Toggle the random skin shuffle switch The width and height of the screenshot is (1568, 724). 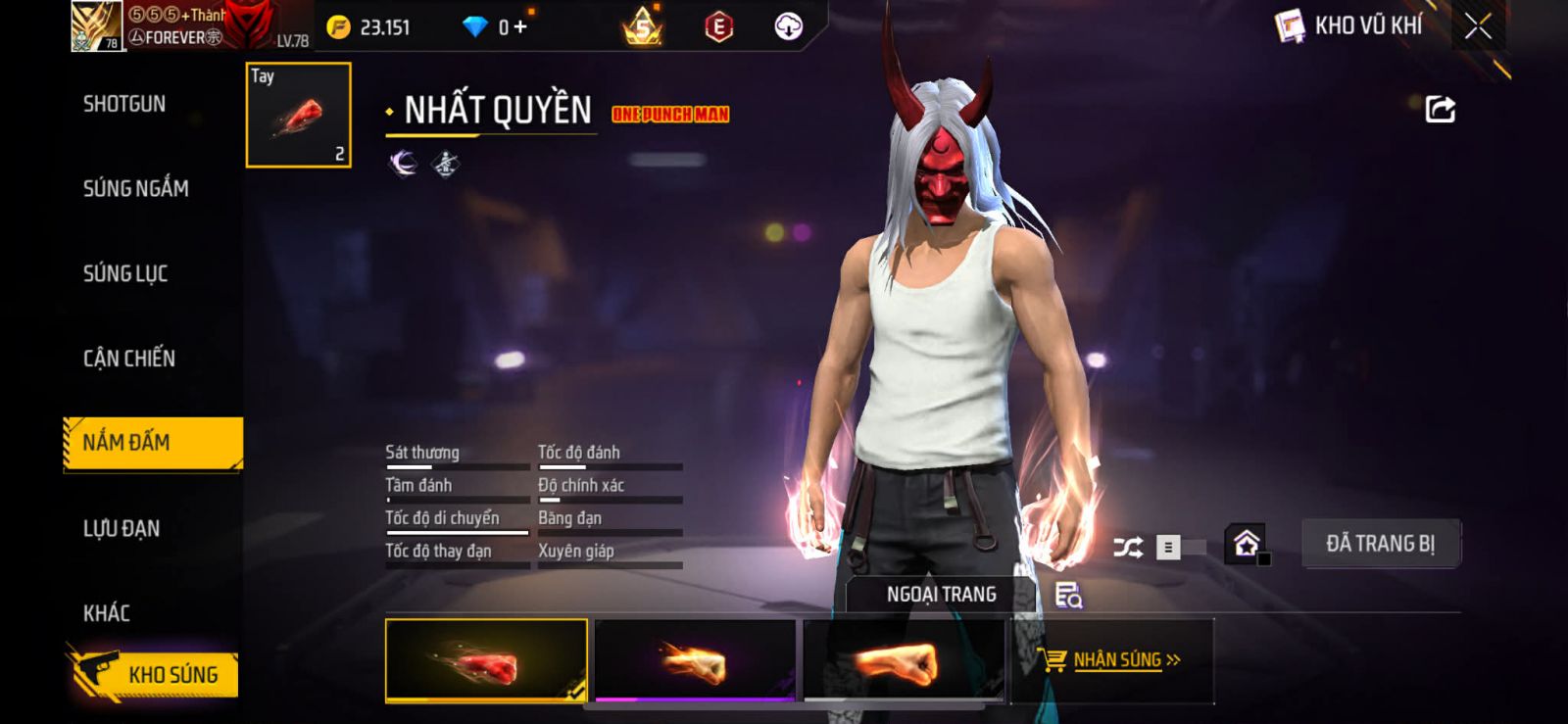click(x=1148, y=547)
